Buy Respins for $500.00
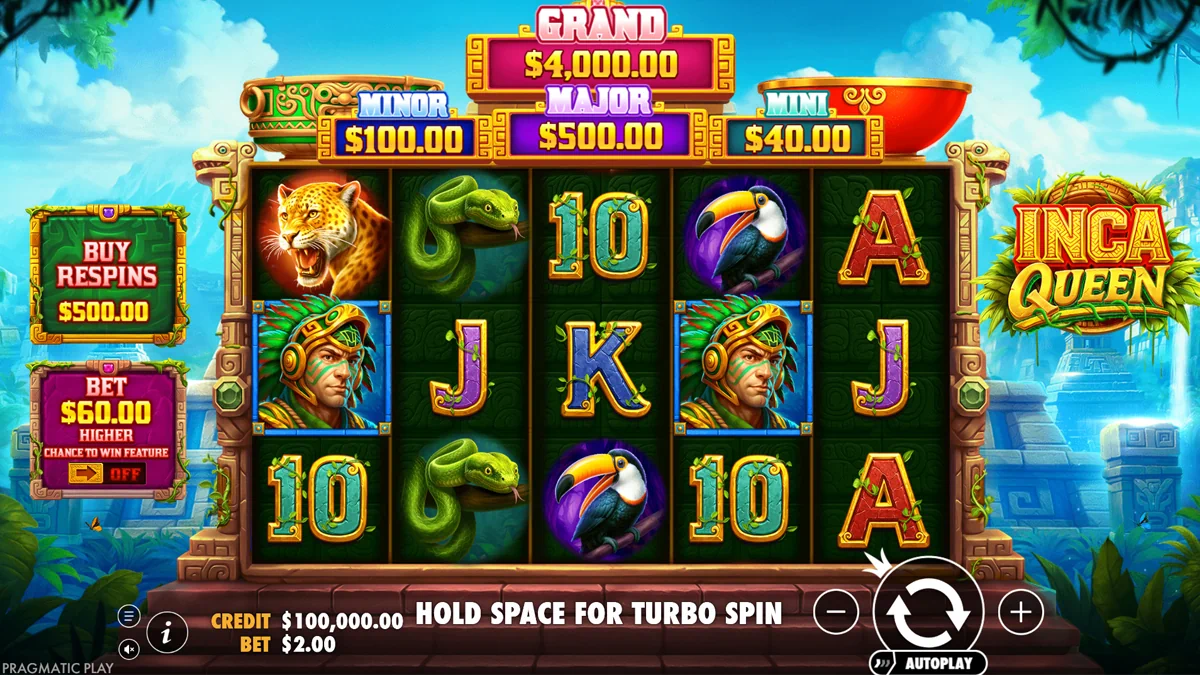 pos(106,275)
